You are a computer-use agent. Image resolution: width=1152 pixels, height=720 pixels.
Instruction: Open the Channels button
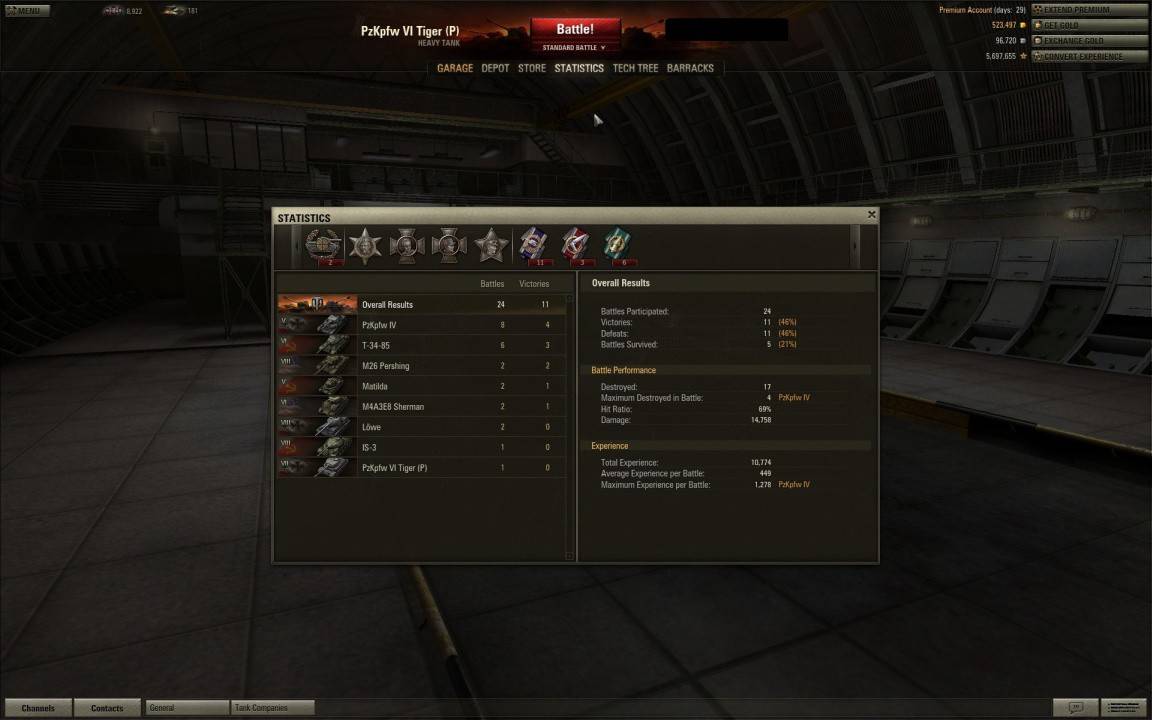click(38, 708)
